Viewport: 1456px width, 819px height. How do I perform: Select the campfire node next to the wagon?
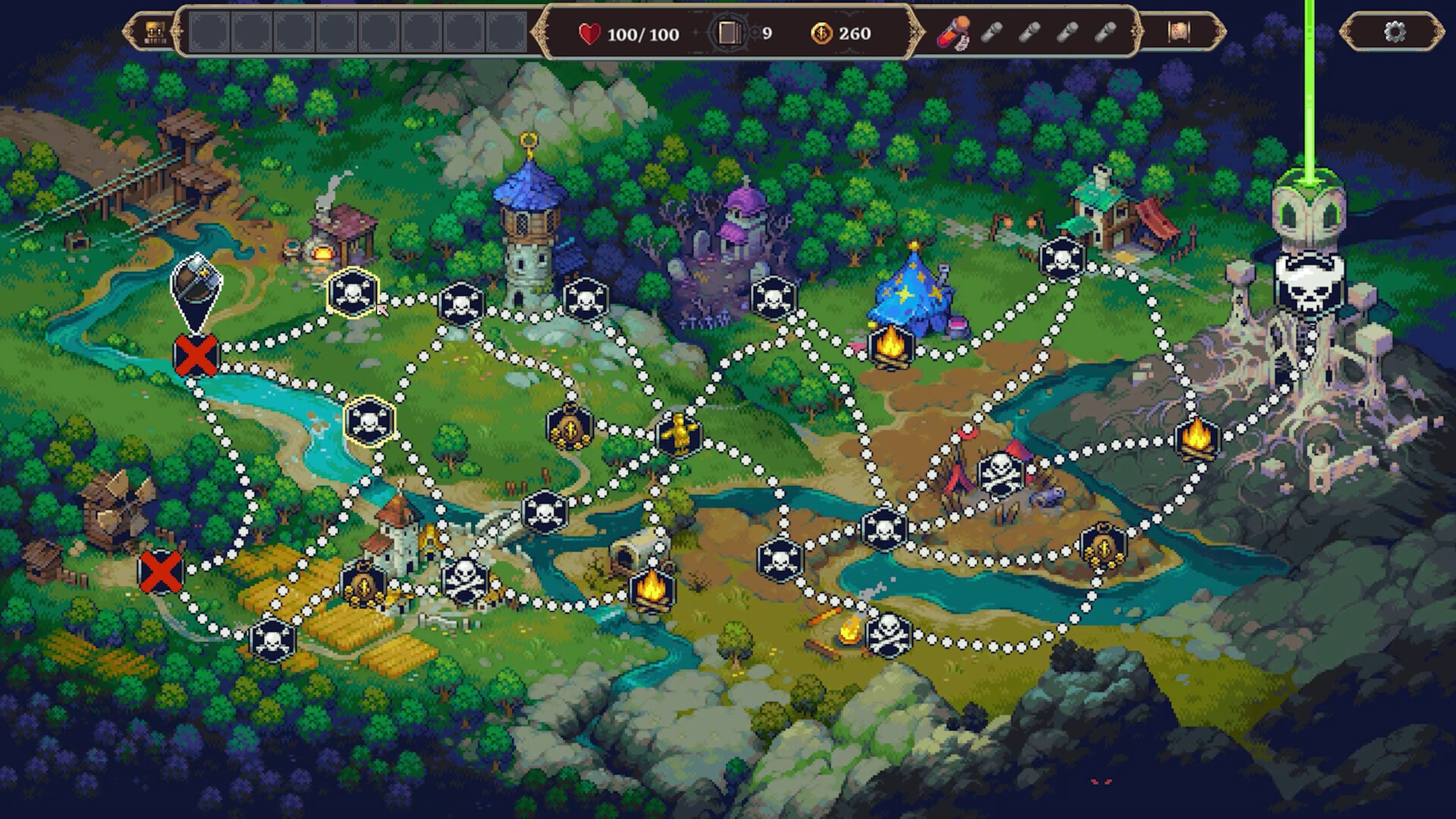click(x=651, y=588)
